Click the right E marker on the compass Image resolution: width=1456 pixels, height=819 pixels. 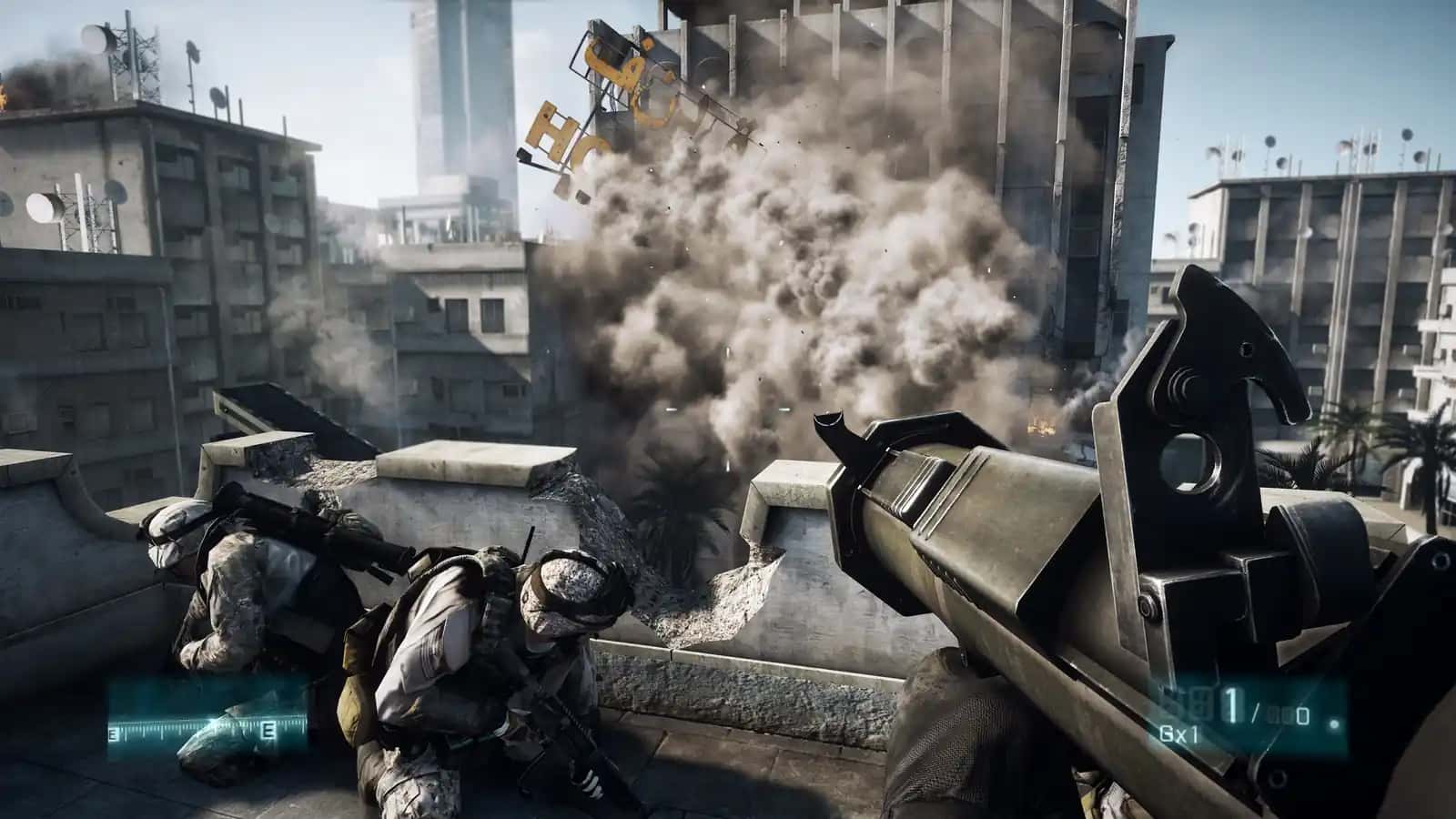click(x=267, y=730)
